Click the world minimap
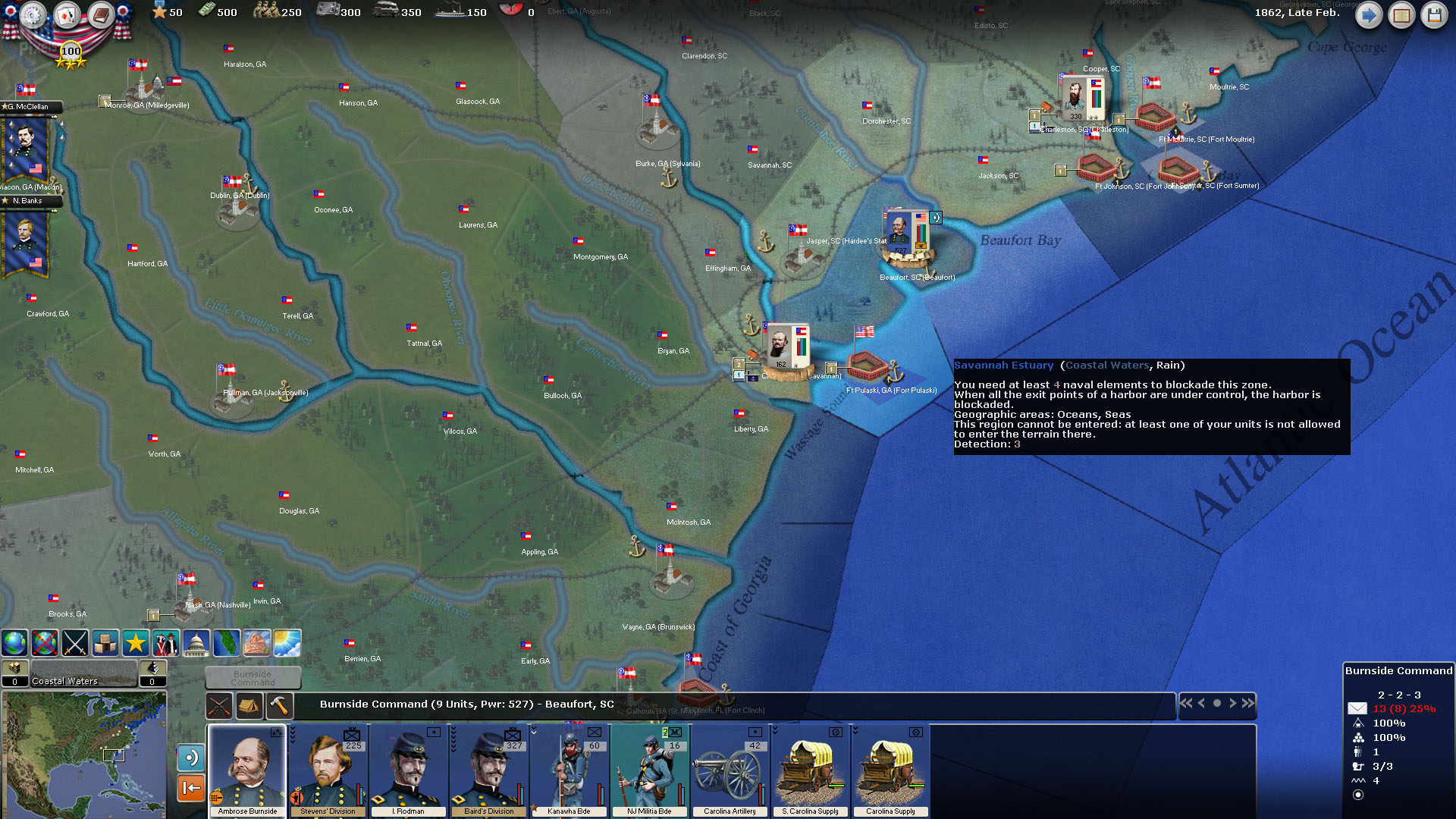This screenshot has width=1456, height=819. point(83,755)
